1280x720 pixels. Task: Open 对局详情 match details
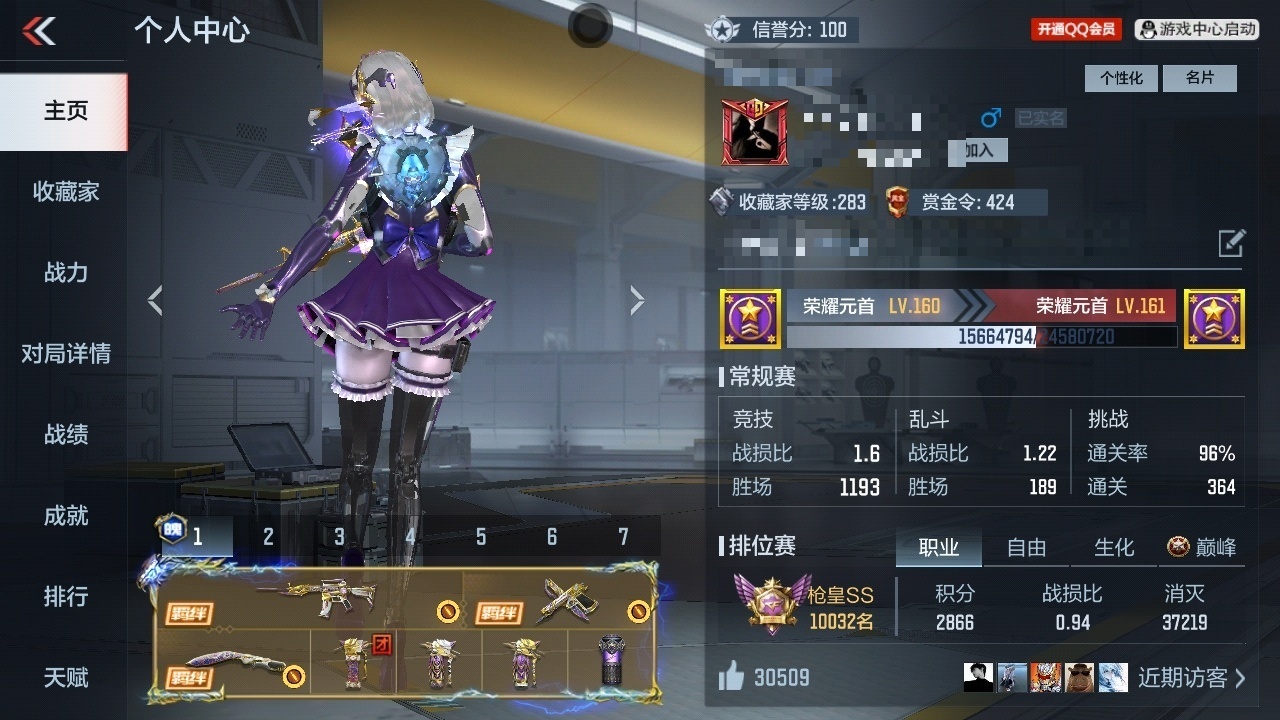(65, 354)
